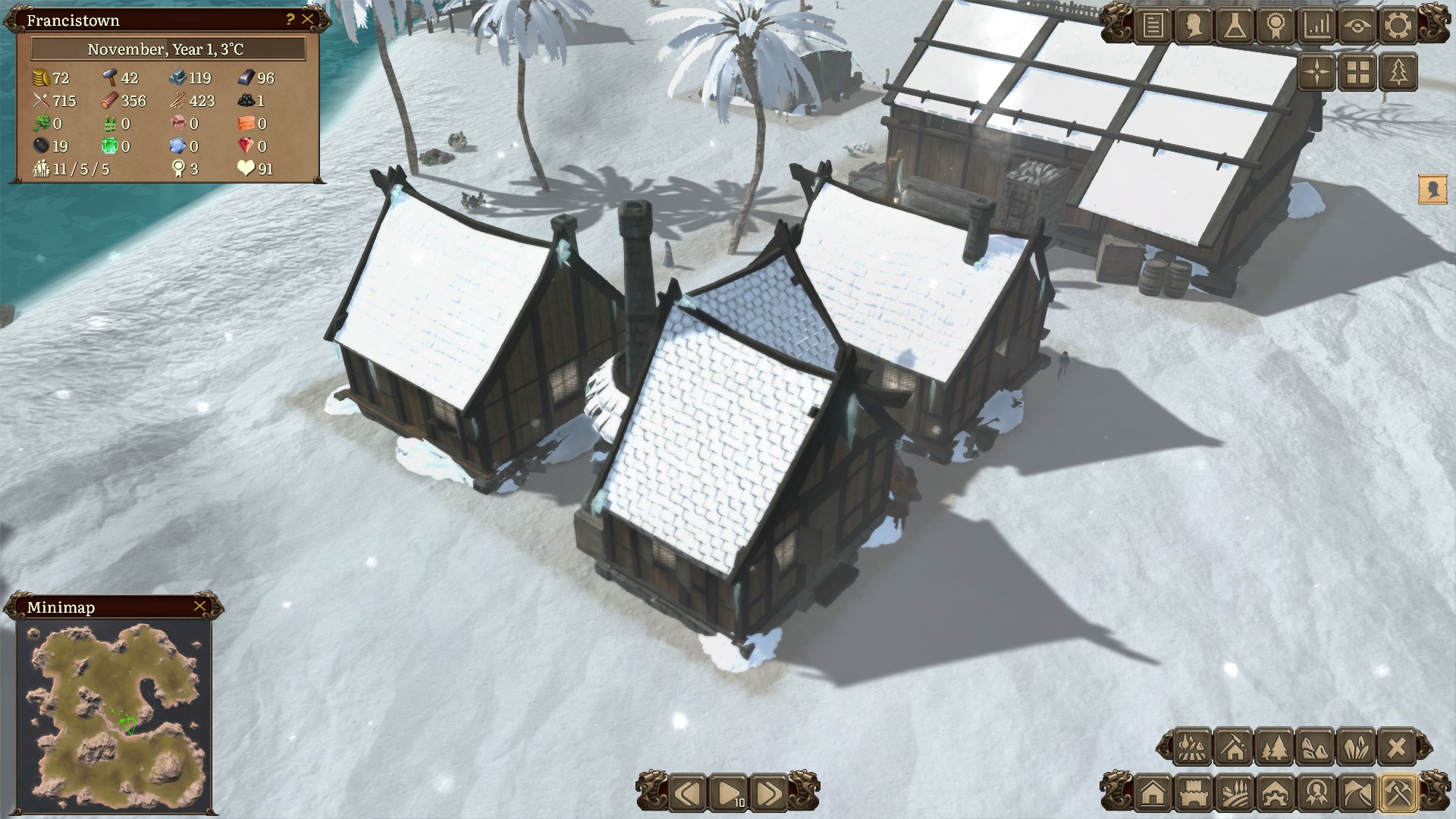The image size is (1456, 819).
Task: Speed up the game with fast-forward
Action: [768, 793]
